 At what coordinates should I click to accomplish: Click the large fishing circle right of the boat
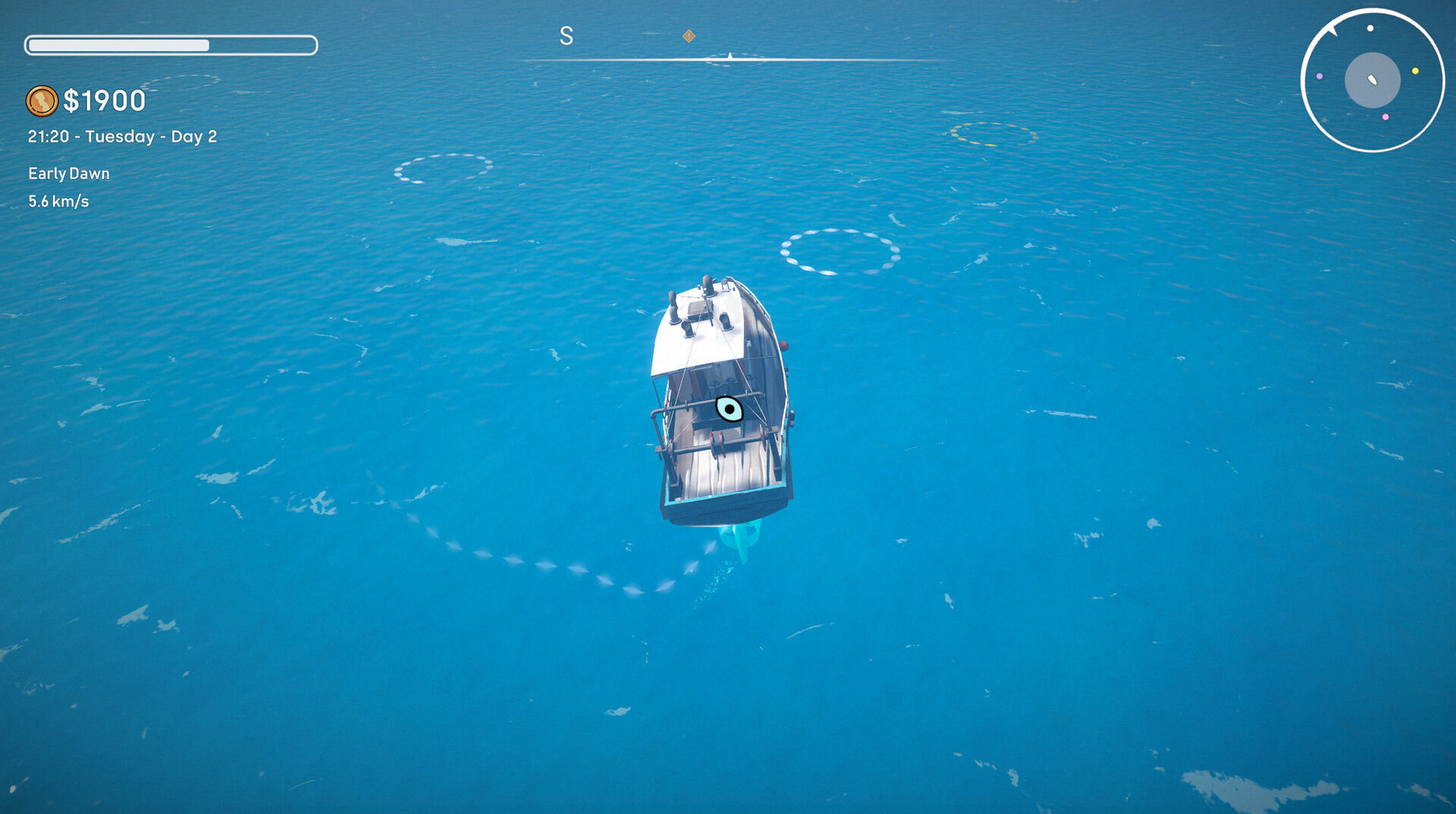[839, 250]
